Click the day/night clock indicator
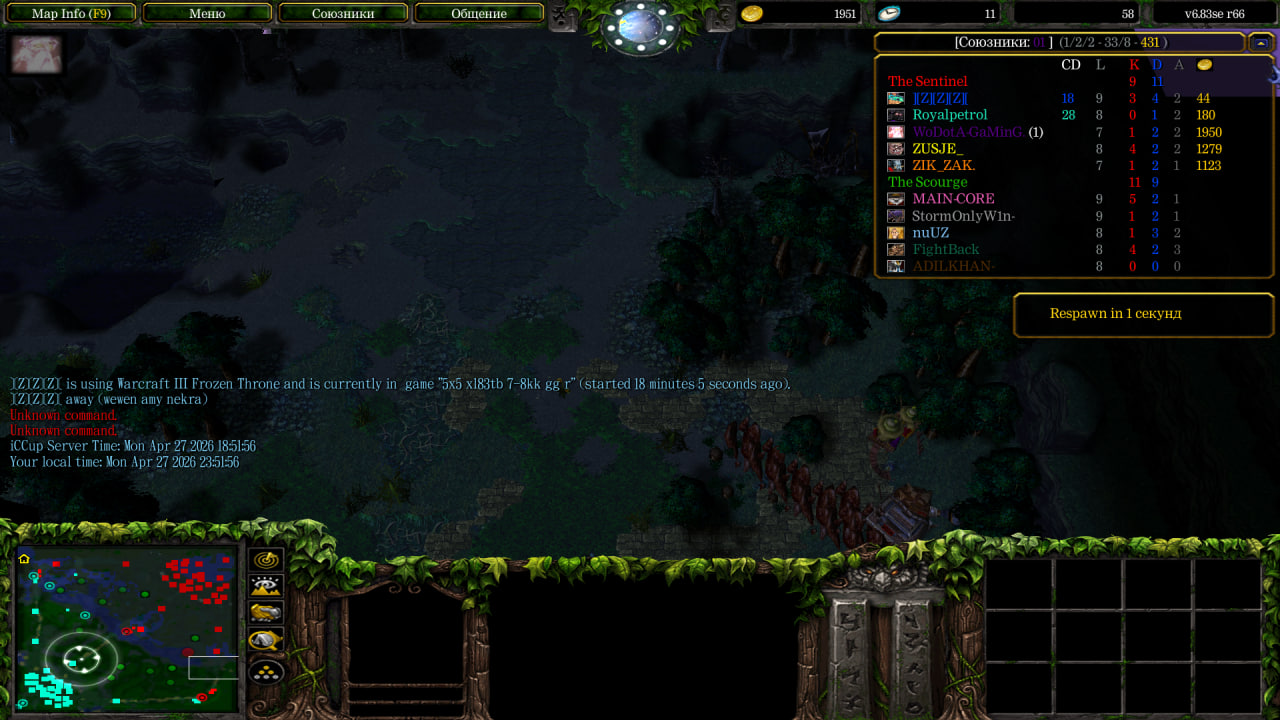 (641, 26)
